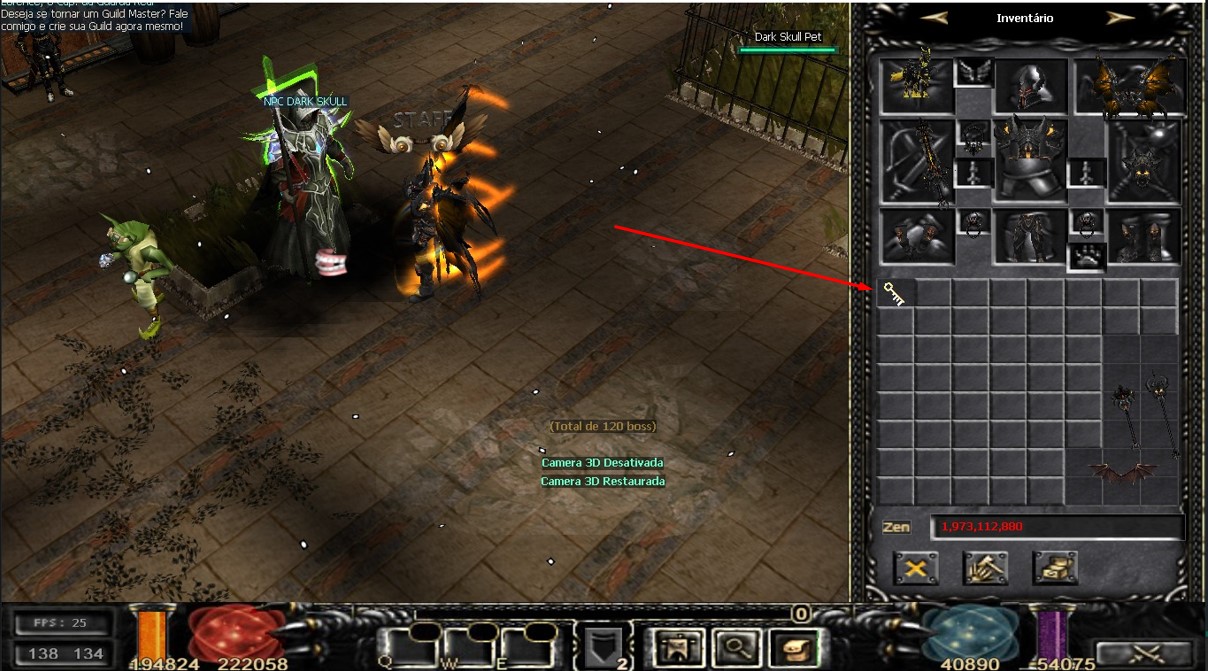Select the equipped orange wings slot
The width and height of the screenshot is (1208, 671).
pos(1127,86)
